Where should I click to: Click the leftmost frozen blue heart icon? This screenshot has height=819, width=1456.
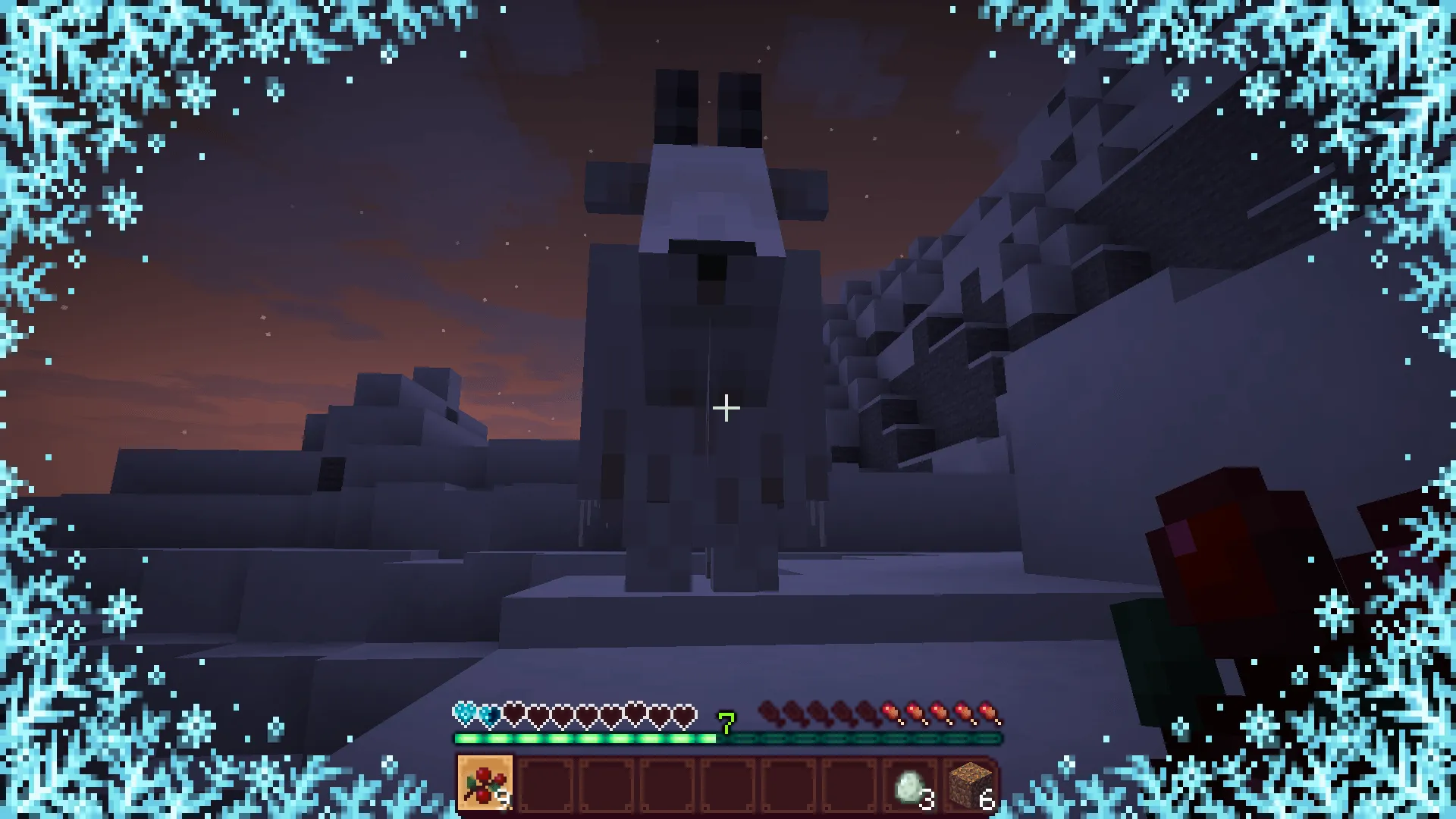click(463, 712)
